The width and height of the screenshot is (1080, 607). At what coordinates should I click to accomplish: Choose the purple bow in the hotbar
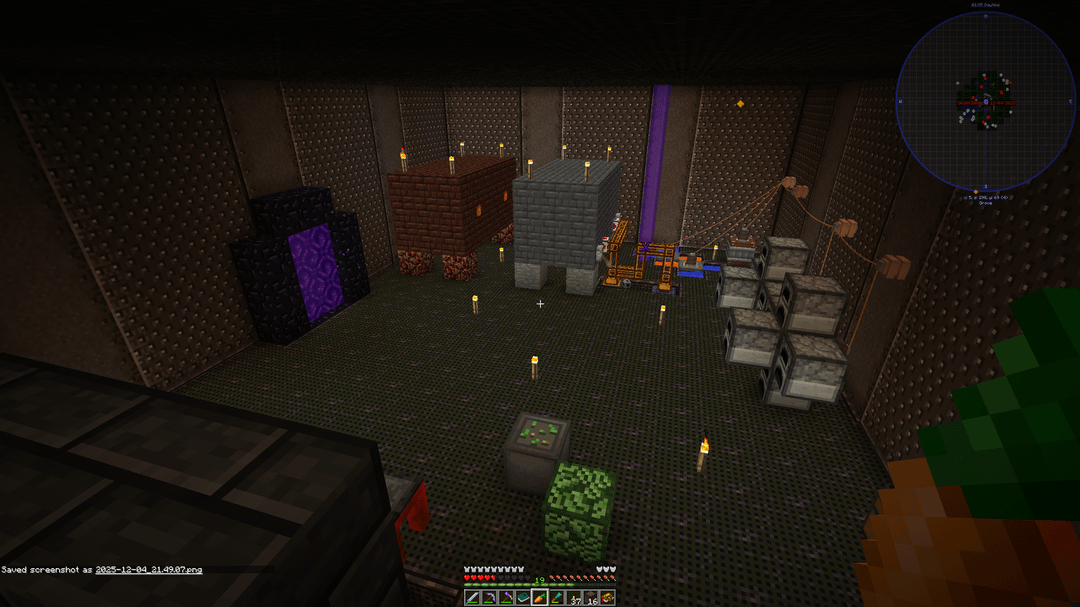pos(489,598)
